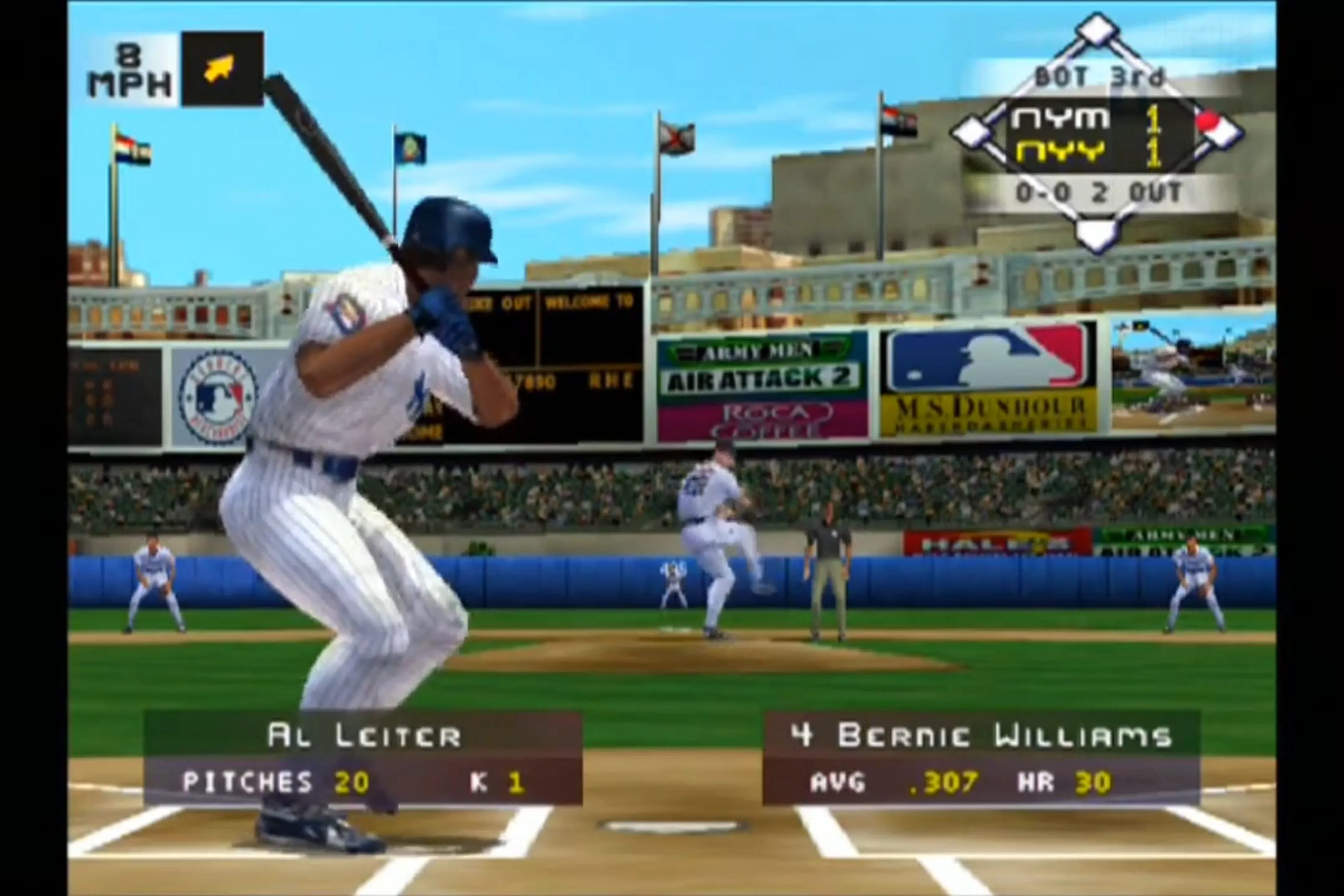Click the crossed-flags banner above the stands
Viewport: 1344px width, 896px height.
(676, 137)
